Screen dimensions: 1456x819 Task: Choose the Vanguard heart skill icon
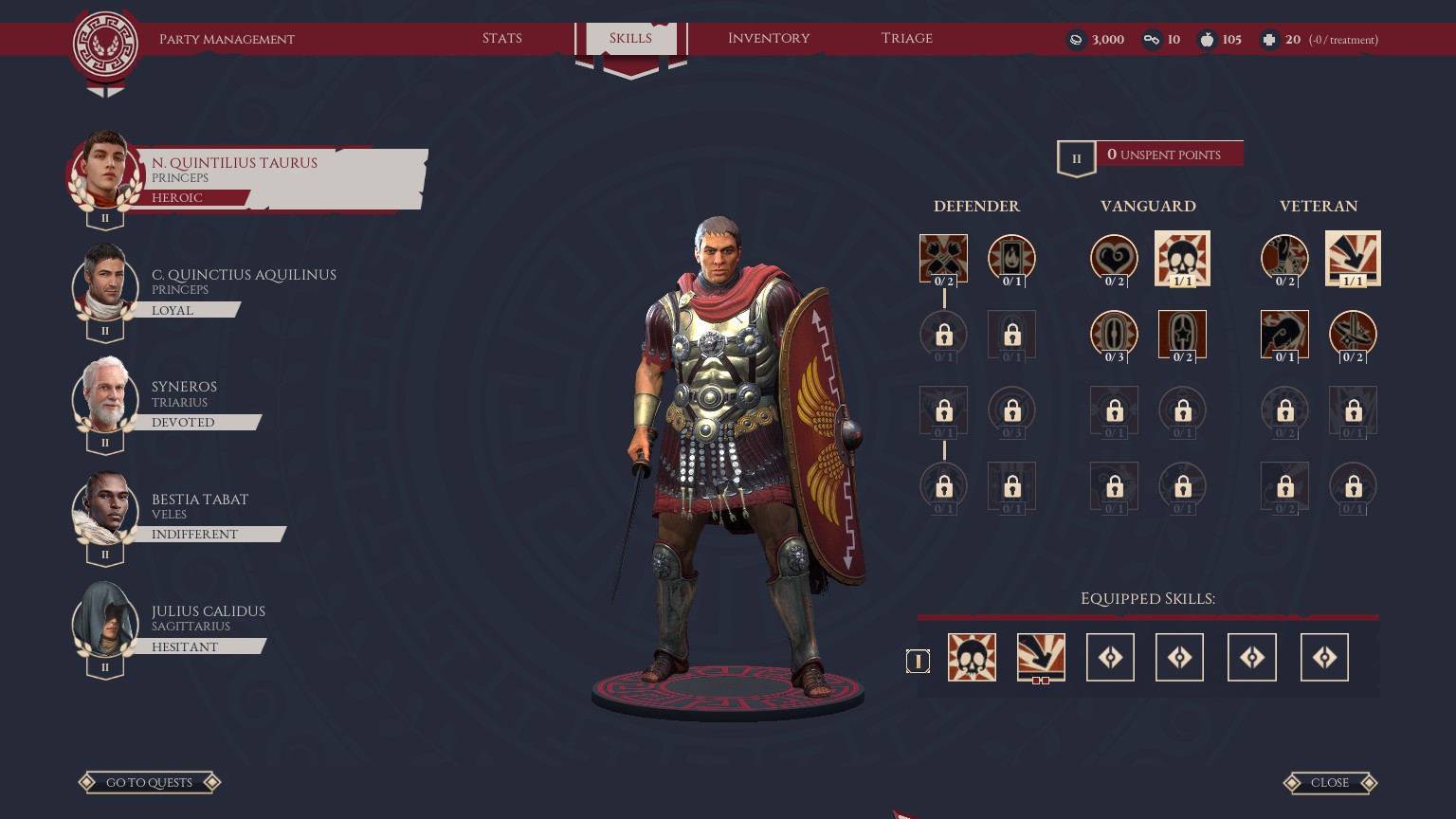[x=1114, y=258]
